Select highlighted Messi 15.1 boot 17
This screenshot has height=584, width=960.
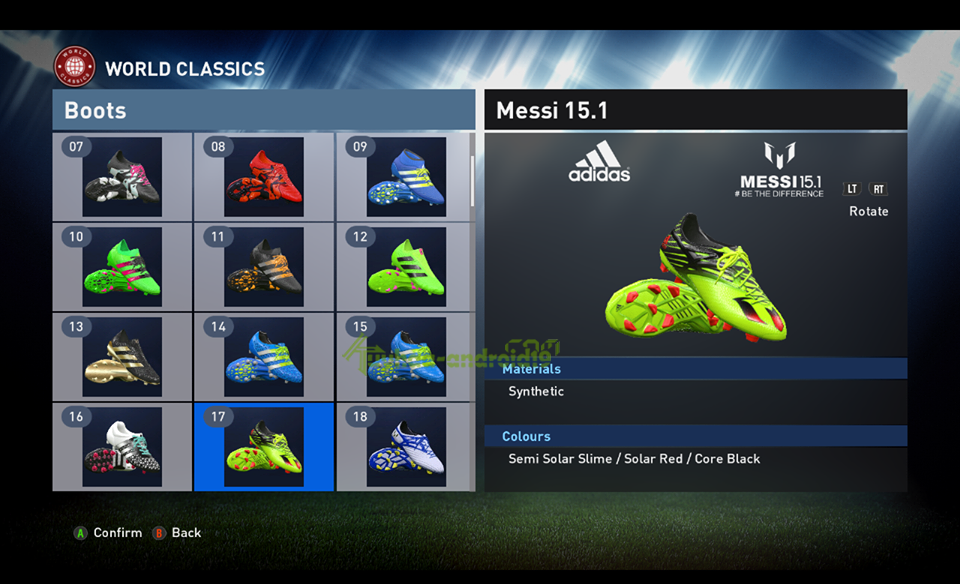click(264, 447)
